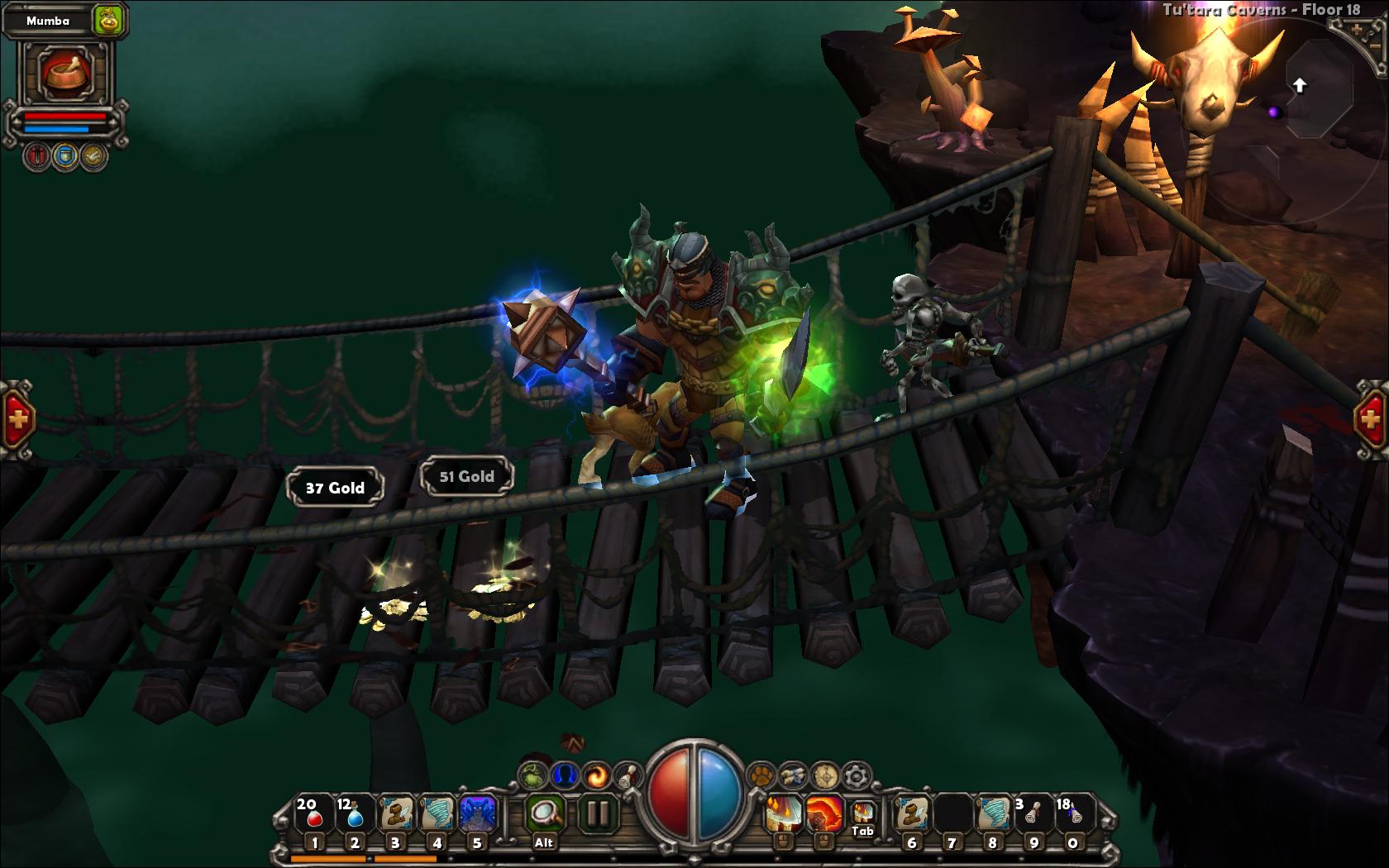
Task: Open the gear settings menu
Action: [x=857, y=775]
